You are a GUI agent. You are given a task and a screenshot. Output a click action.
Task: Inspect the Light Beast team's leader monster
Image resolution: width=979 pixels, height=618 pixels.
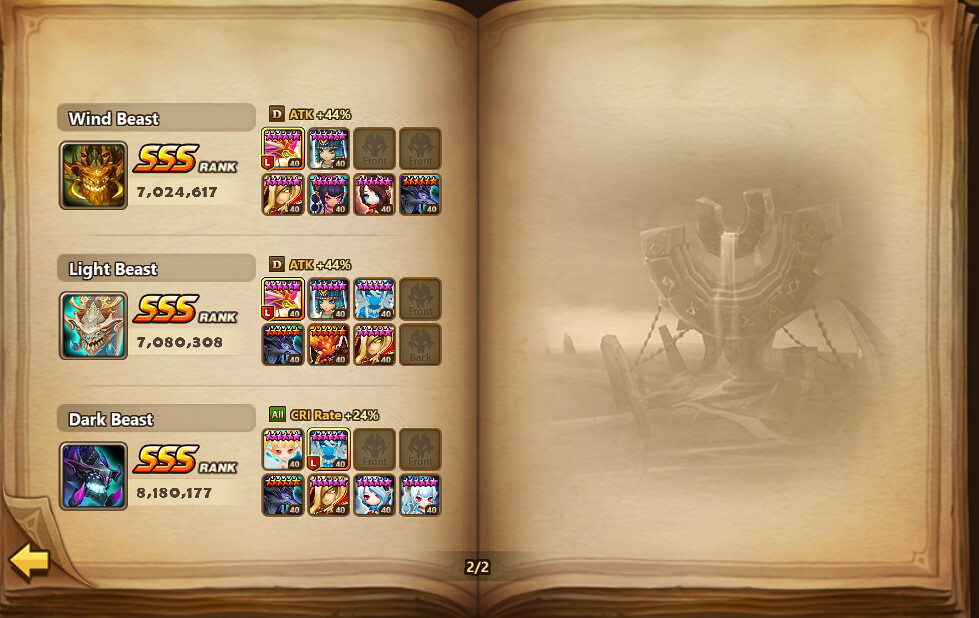pos(282,298)
